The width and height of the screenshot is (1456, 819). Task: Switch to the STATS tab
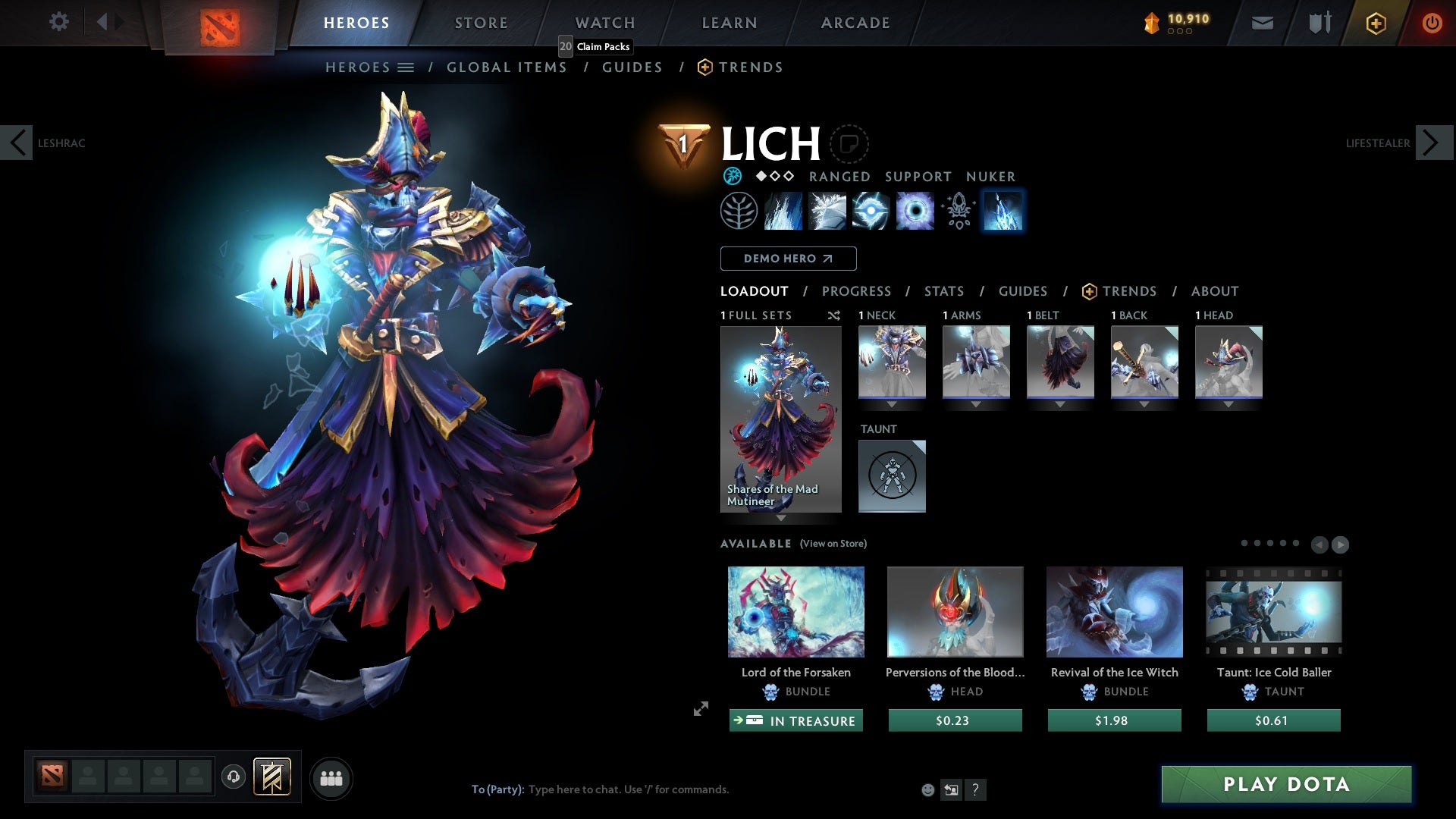[943, 291]
